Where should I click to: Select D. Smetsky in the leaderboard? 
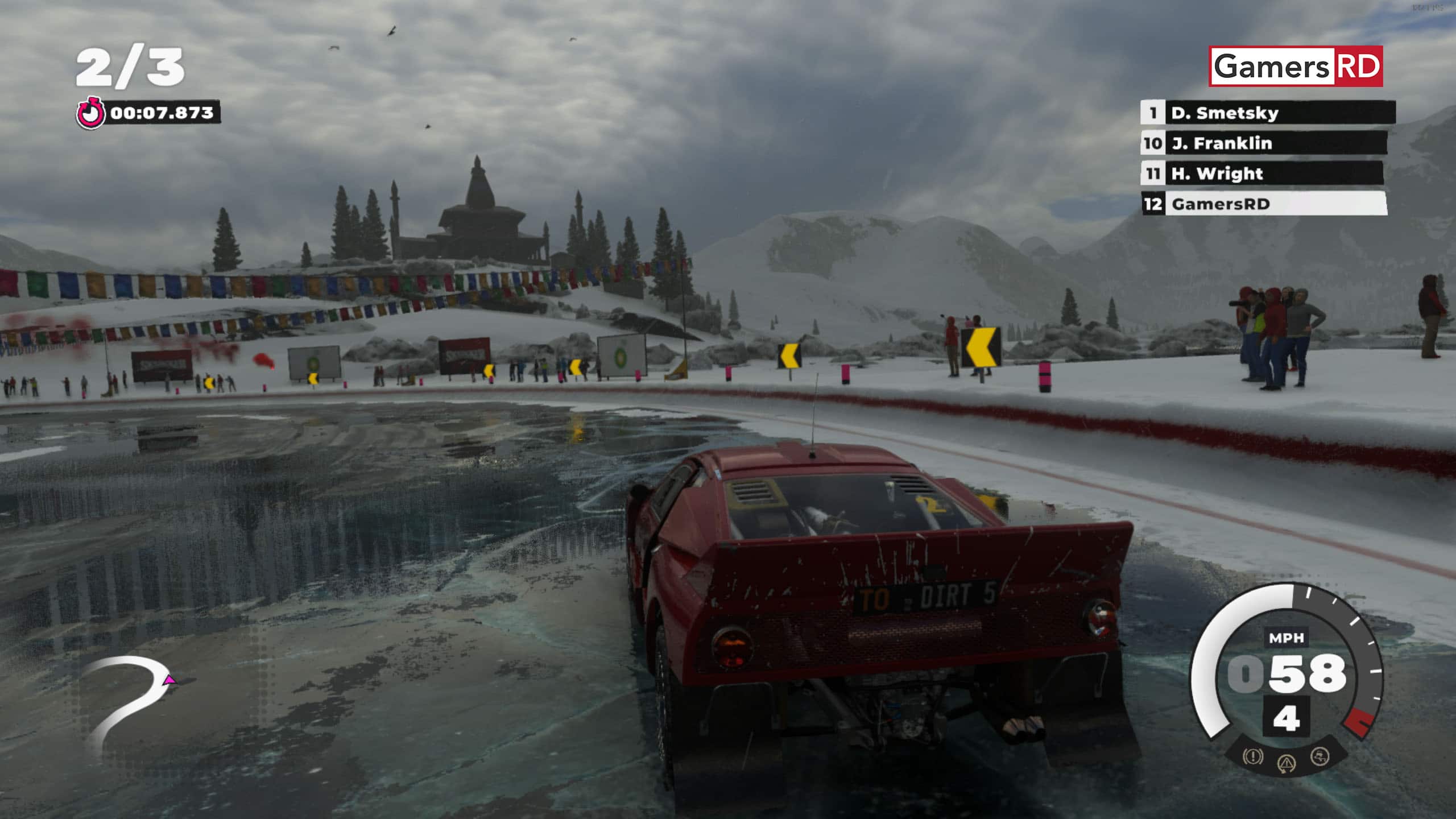coord(1267,113)
